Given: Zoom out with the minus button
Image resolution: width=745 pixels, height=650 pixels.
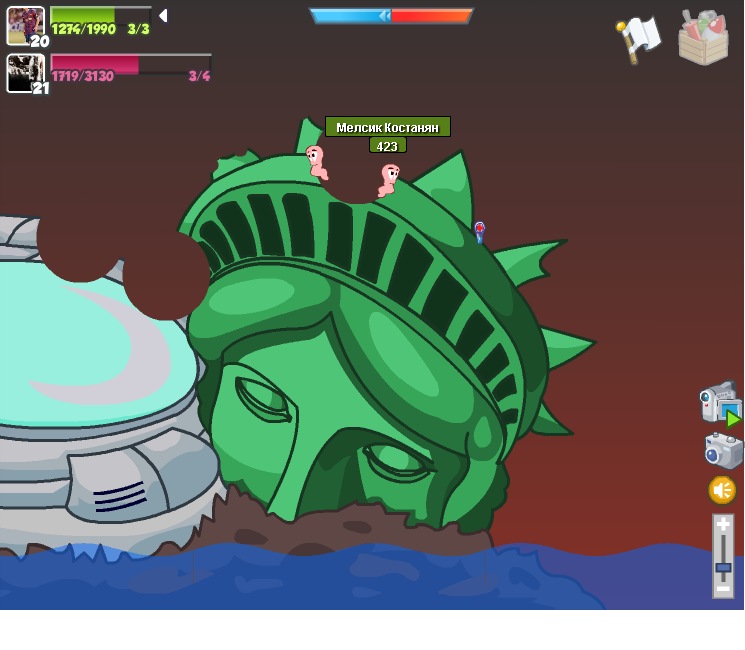Looking at the screenshot, I should click(723, 589).
